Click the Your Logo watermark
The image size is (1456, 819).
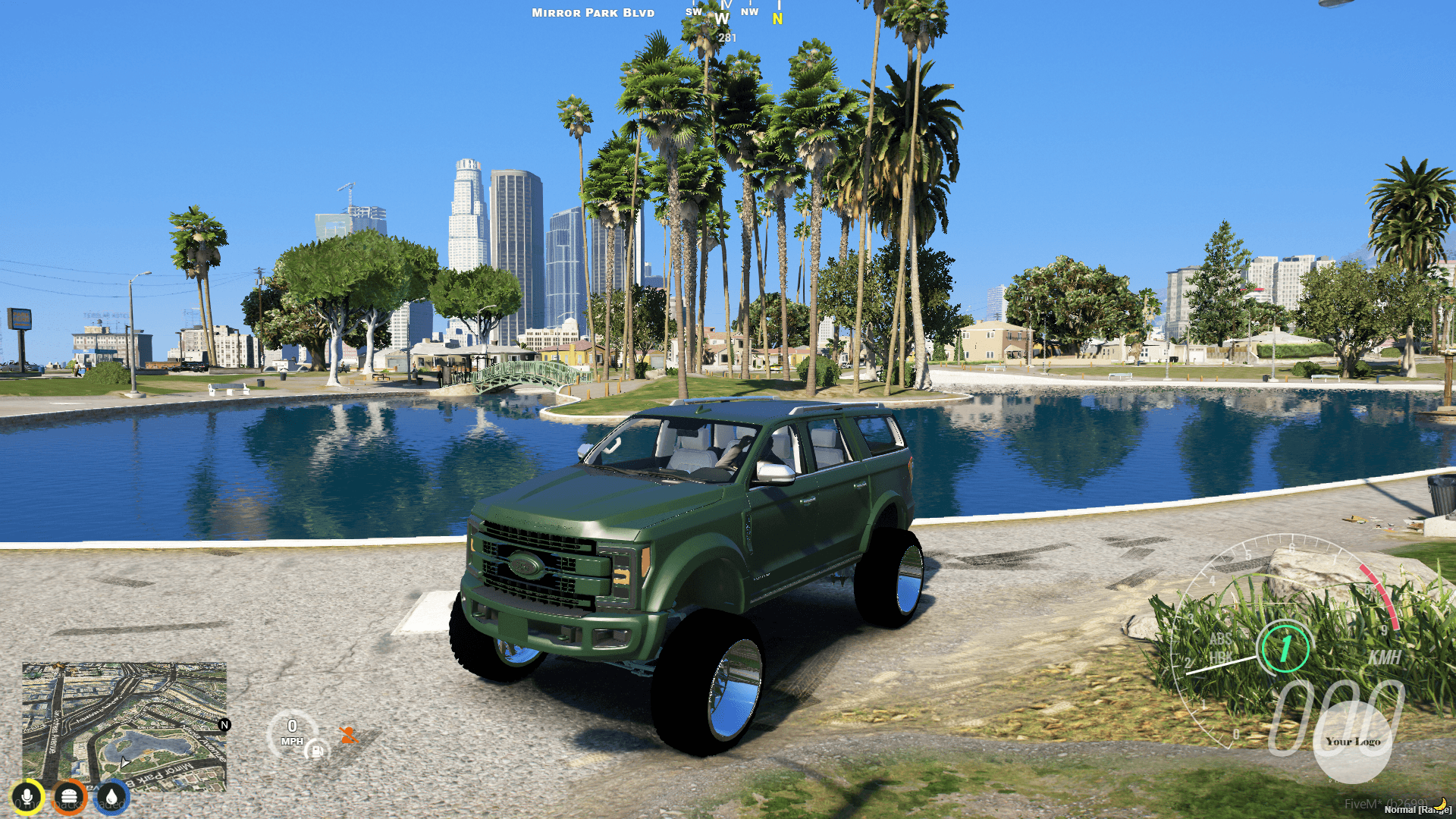tap(1354, 740)
